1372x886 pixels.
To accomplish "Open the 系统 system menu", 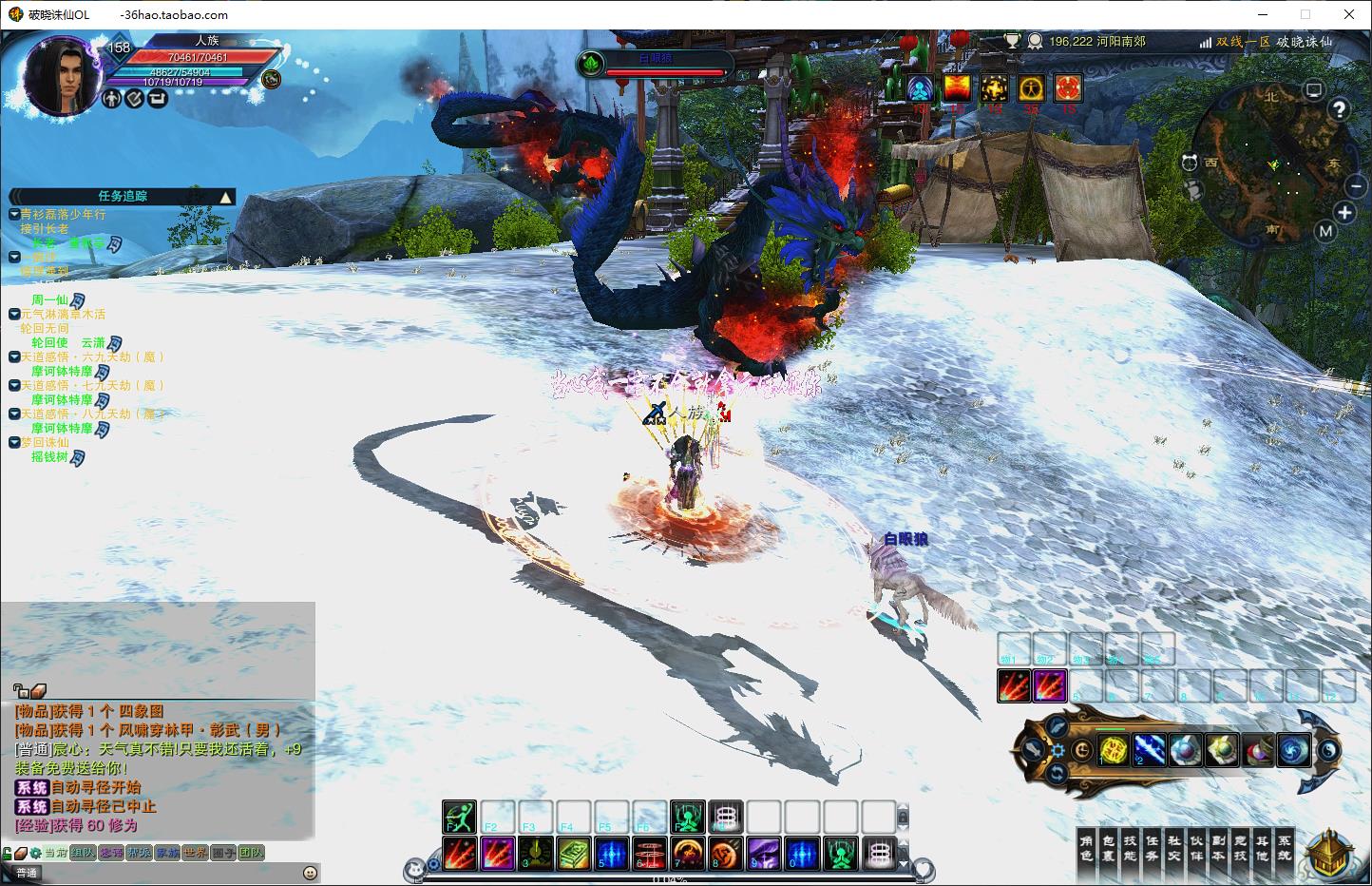I will [x=1284, y=848].
